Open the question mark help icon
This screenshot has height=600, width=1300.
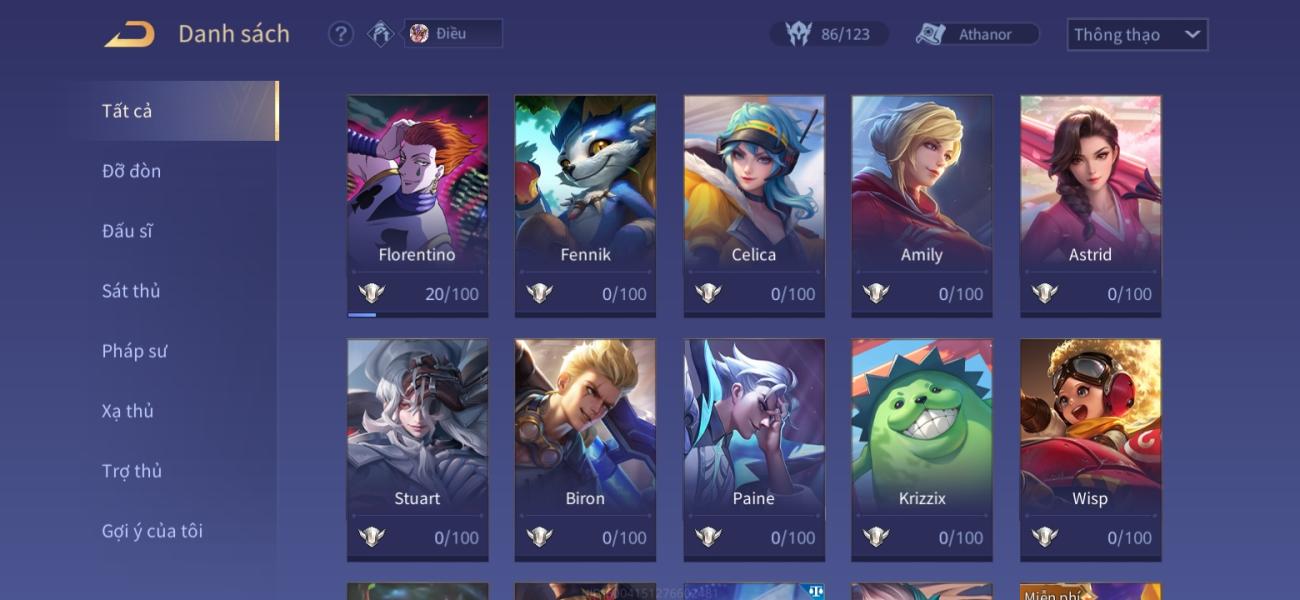pos(341,34)
